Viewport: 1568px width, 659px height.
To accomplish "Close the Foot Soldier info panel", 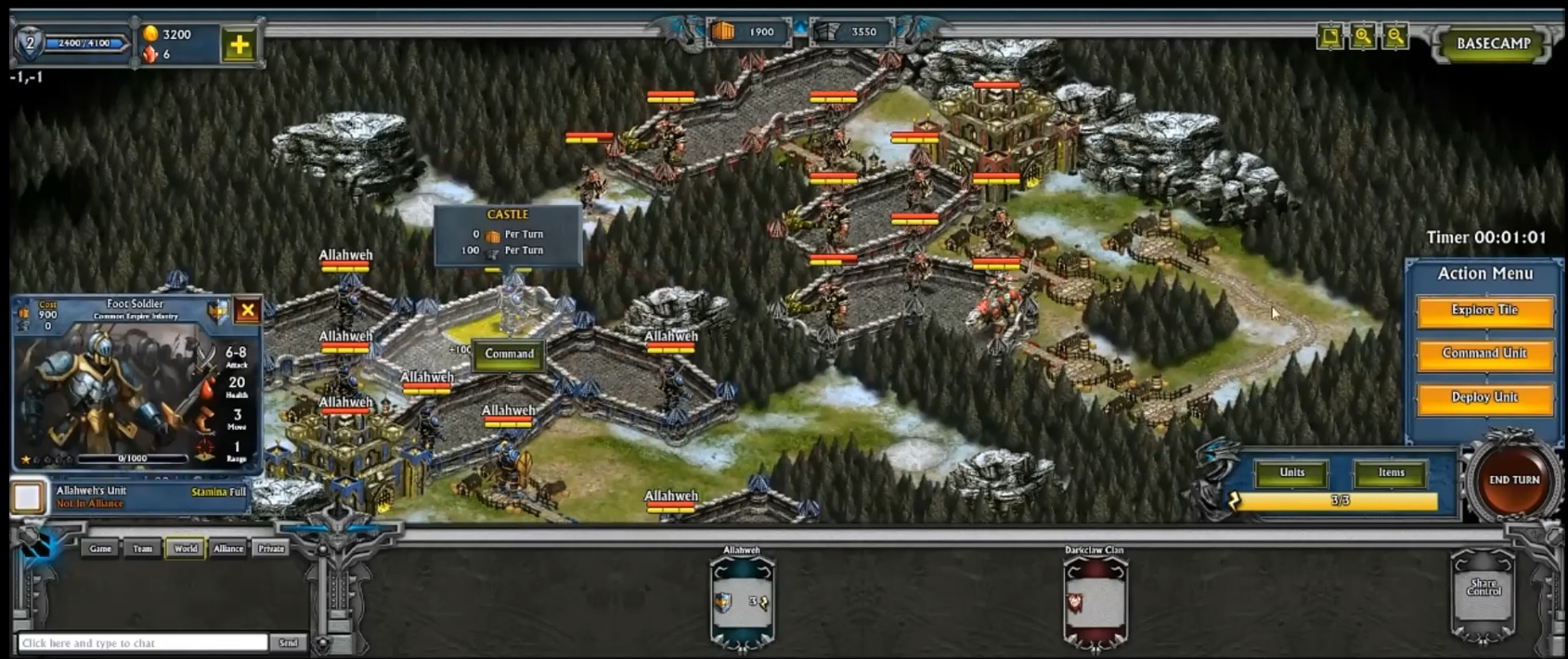I will (247, 310).
